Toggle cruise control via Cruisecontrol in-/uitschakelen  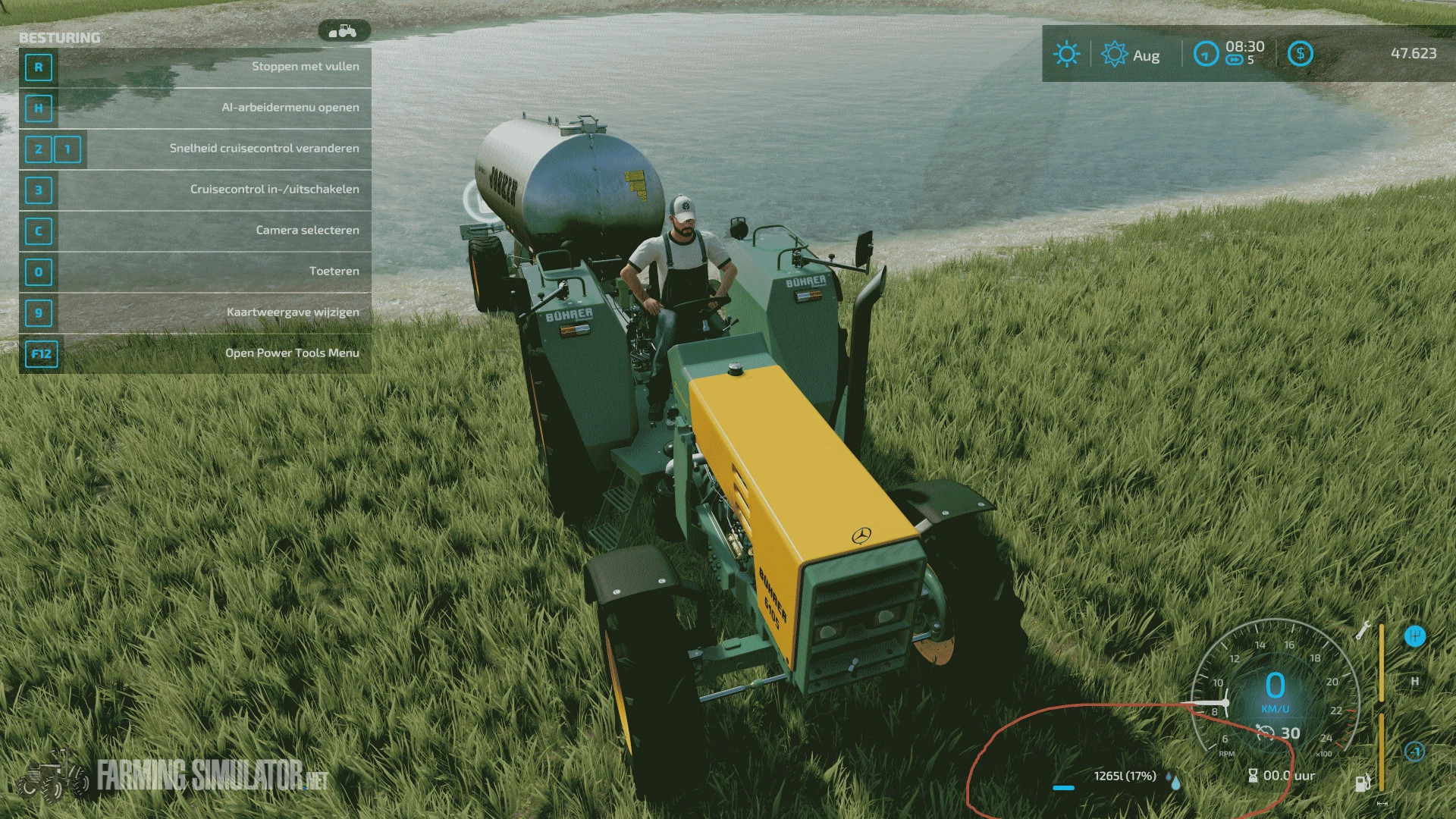point(276,189)
